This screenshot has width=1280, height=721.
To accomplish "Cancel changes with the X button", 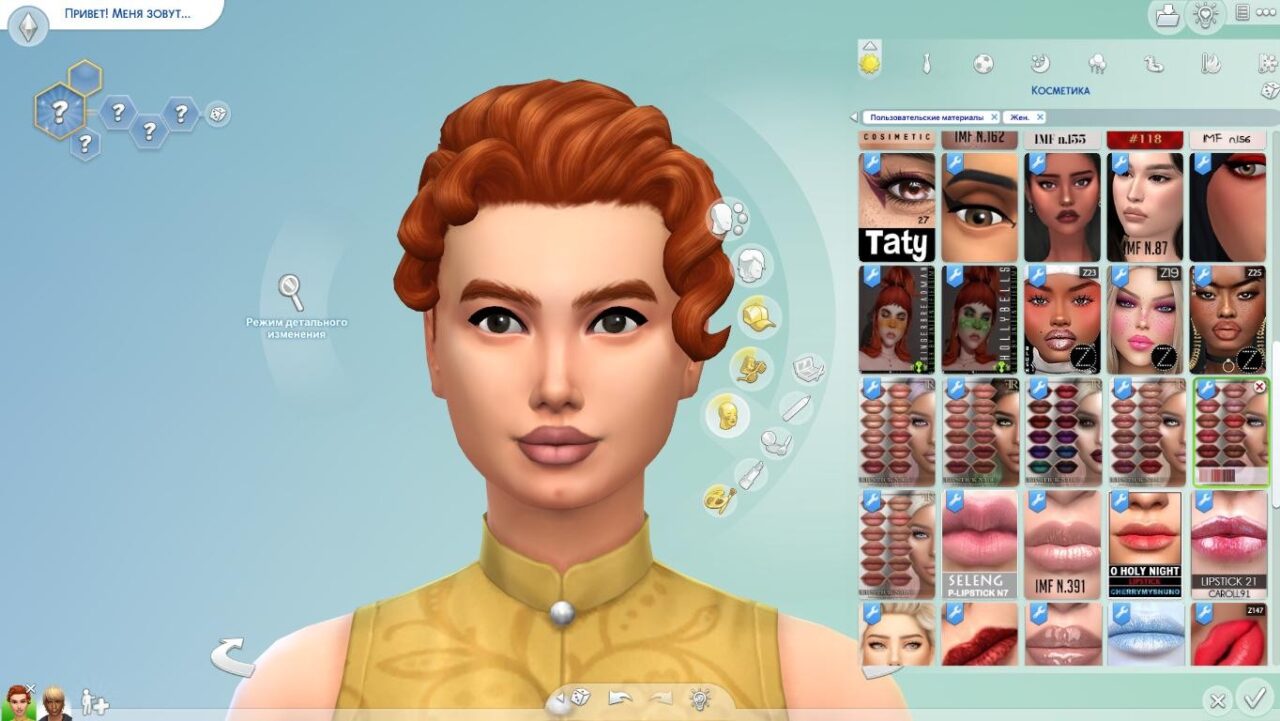I will point(1217,700).
